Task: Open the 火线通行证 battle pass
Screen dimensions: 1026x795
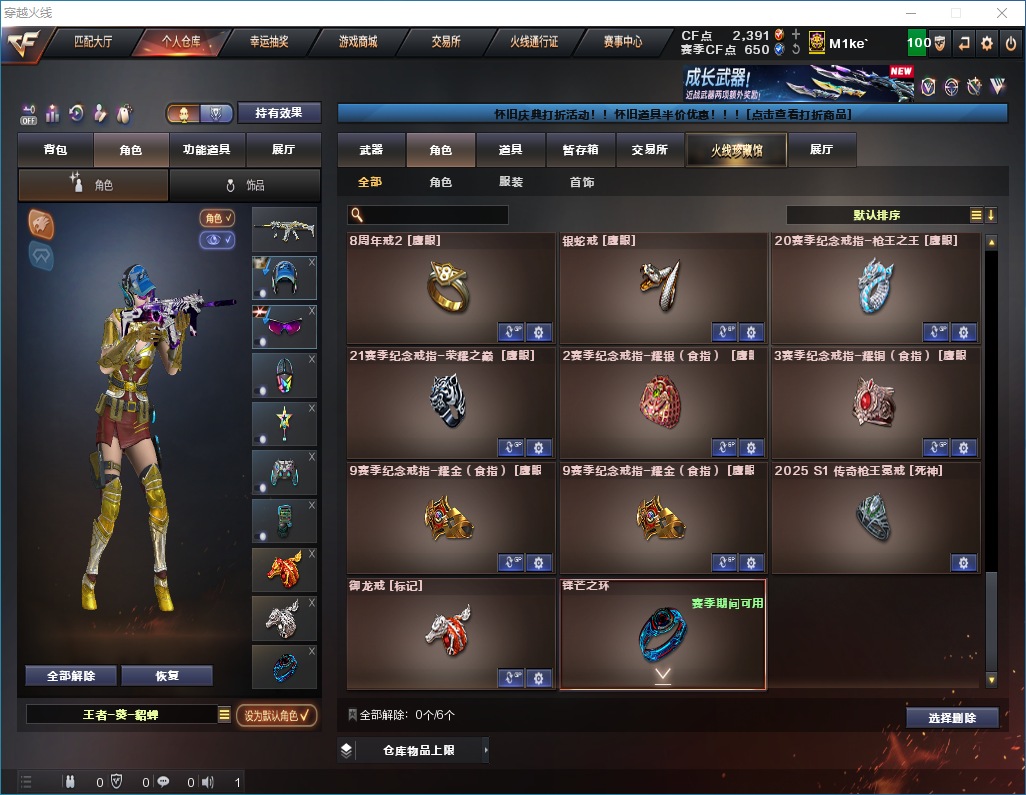Action: pos(534,42)
